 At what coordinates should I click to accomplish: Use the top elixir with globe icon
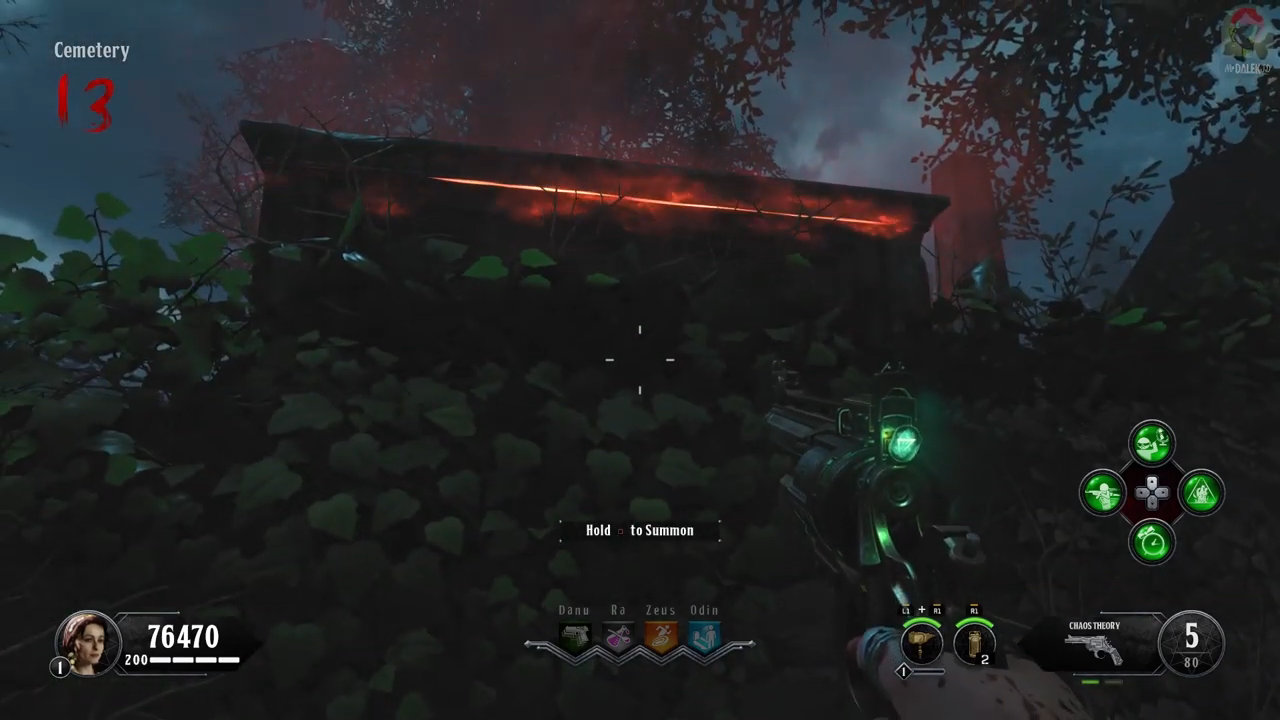click(1152, 443)
